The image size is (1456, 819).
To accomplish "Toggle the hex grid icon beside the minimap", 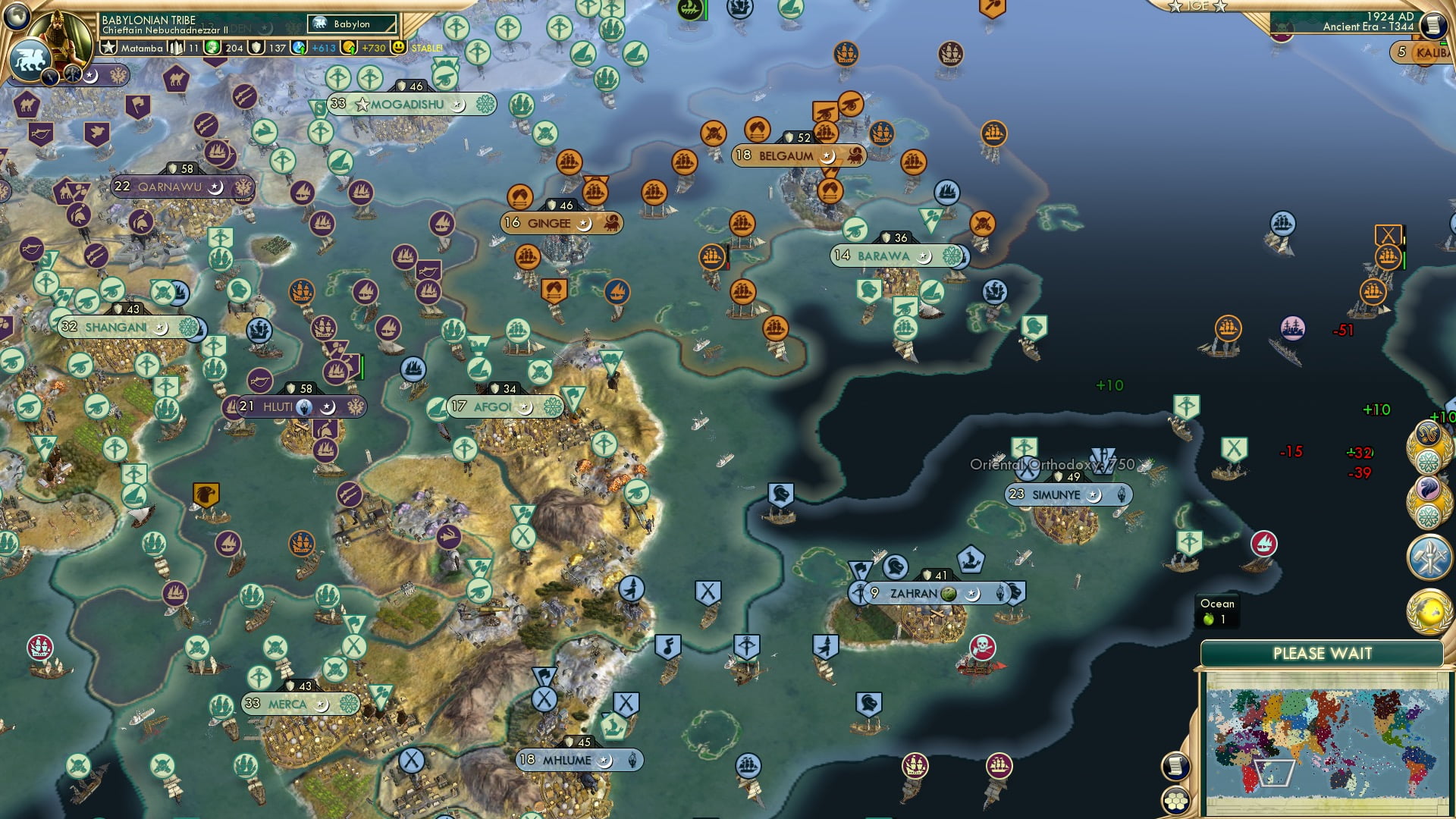I will point(1175,800).
